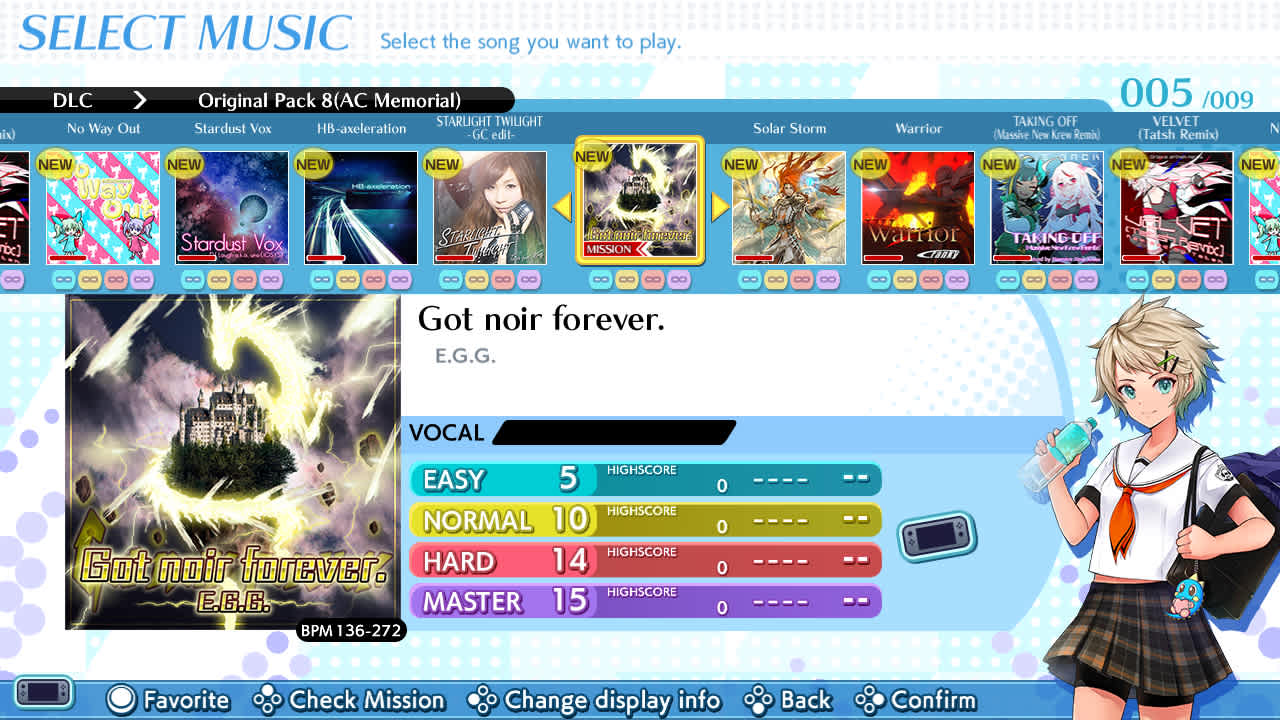
Task: Select the Stardust Vox song thumbnail
Action: (x=231, y=207)
